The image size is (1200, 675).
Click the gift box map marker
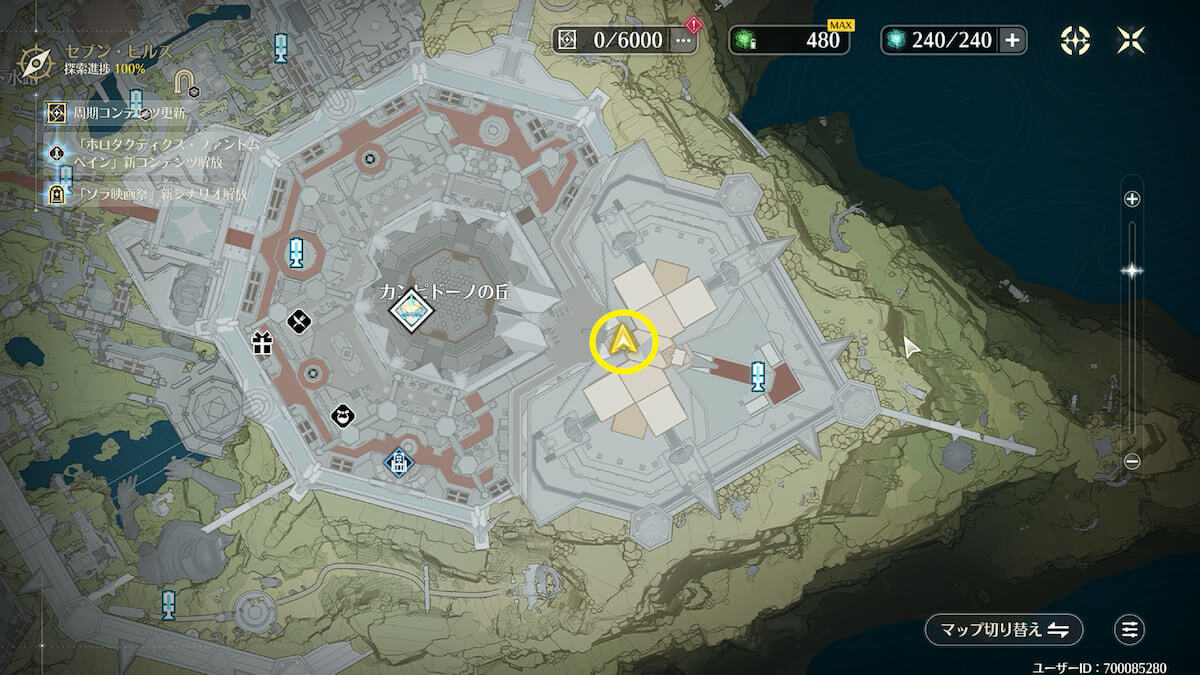coord(262,345)
